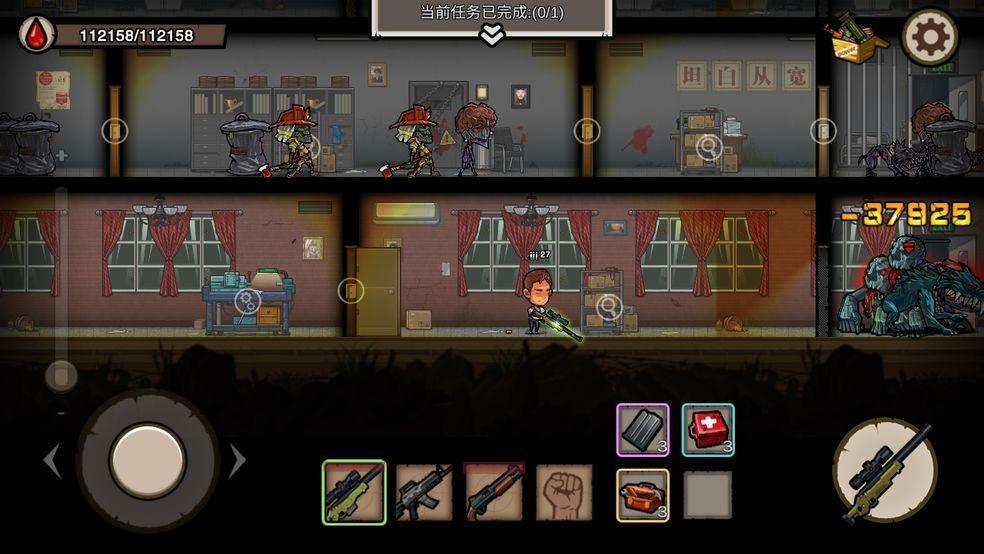Fire with the round sniper rifle button
The image size is (984, 554).
[885, 470]
